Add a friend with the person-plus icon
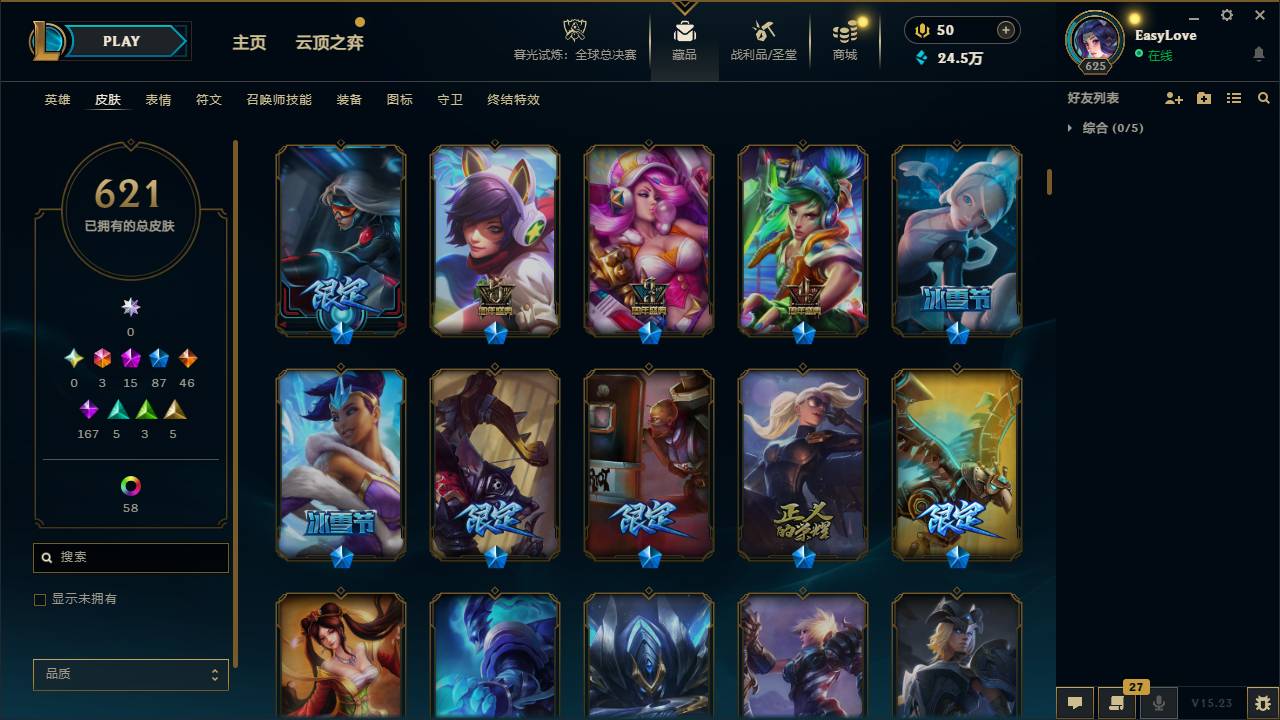 click(1173, 98)
